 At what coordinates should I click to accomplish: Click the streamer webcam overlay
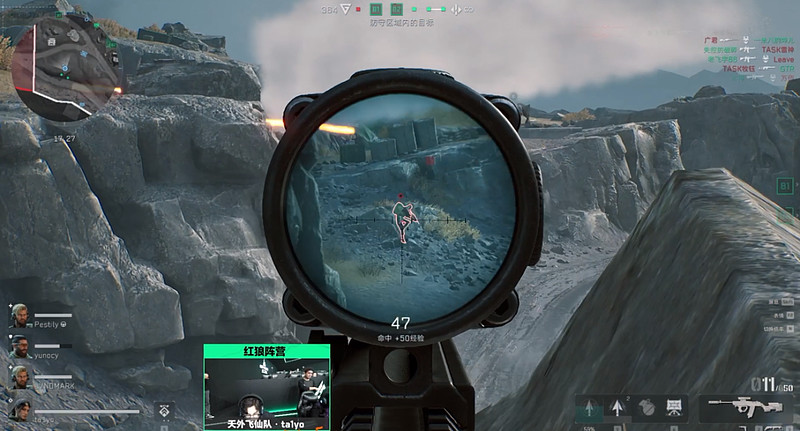[267, 388]
